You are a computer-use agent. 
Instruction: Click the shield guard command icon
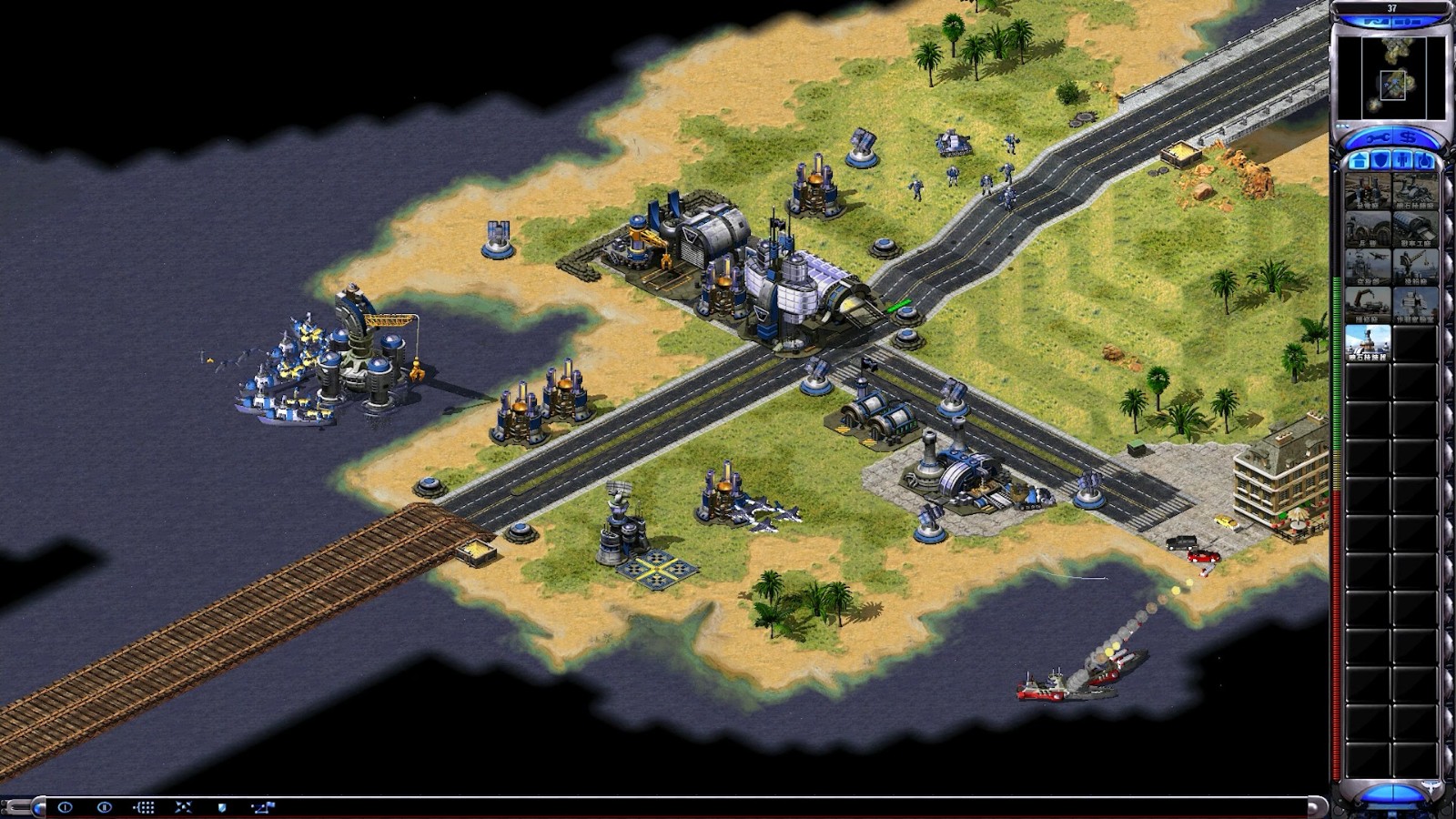(222, 807)
